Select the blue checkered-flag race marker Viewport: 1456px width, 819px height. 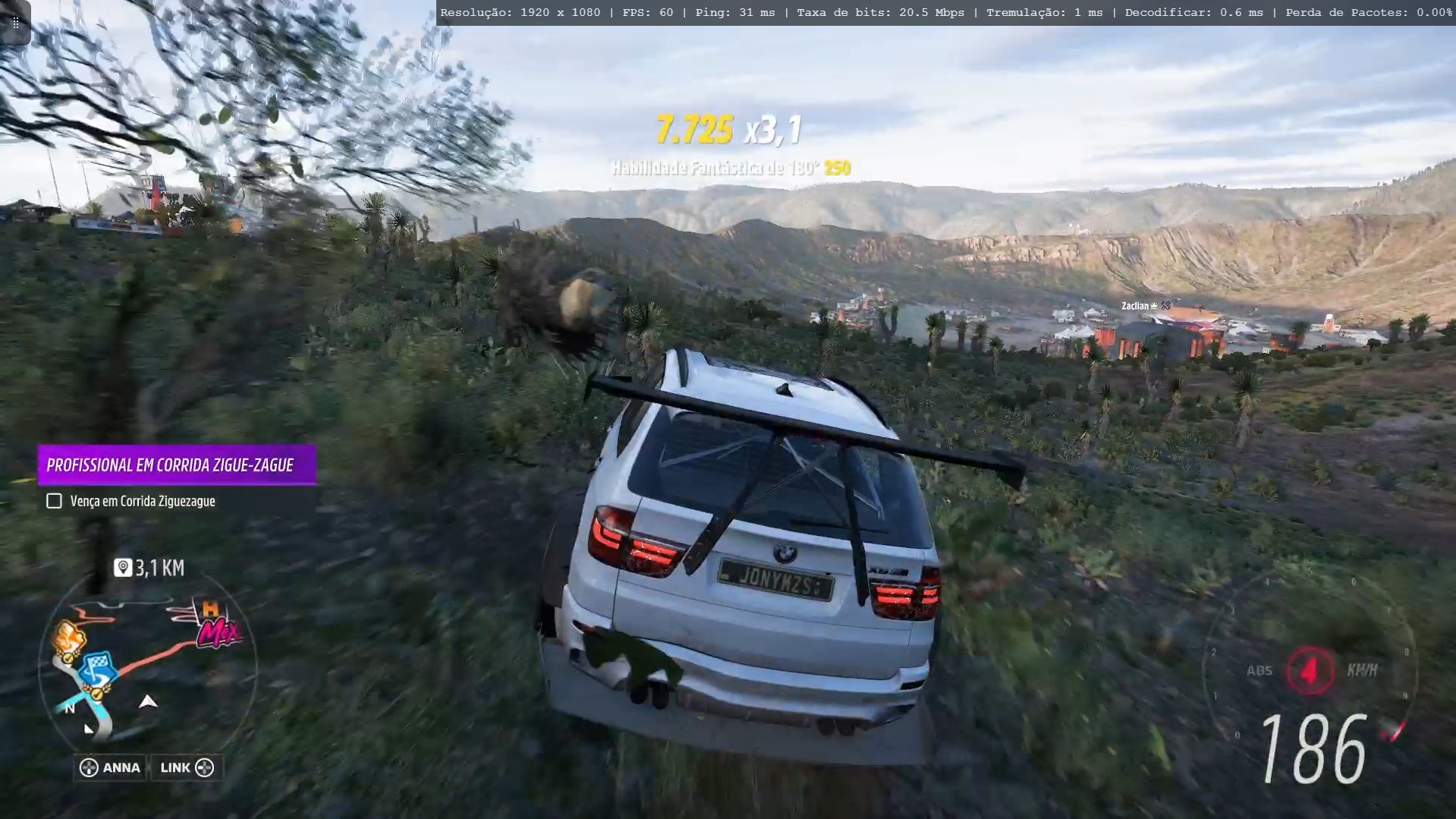[x=96, y=669]
